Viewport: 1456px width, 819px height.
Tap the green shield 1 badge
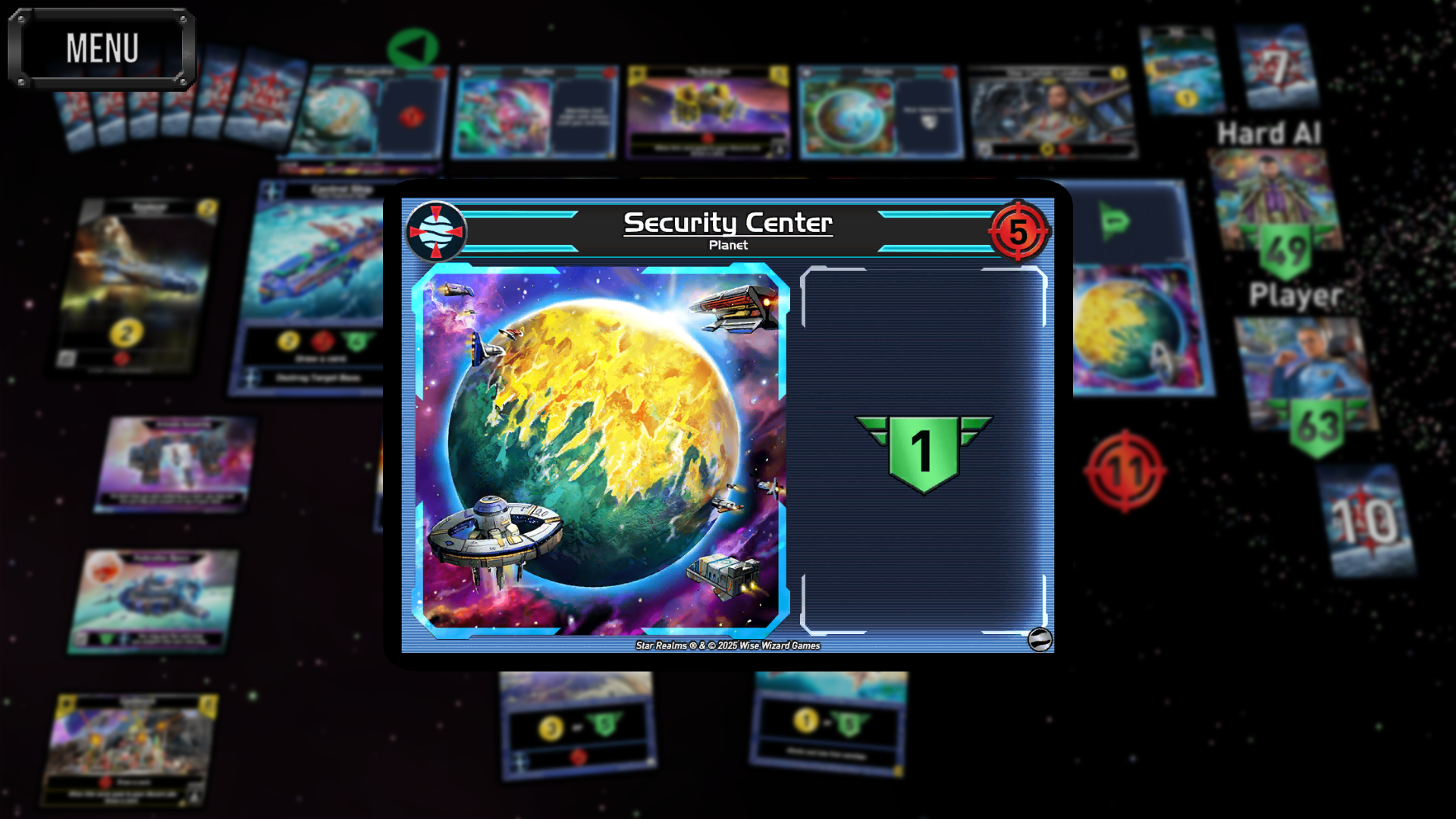(x=924, y=449)
